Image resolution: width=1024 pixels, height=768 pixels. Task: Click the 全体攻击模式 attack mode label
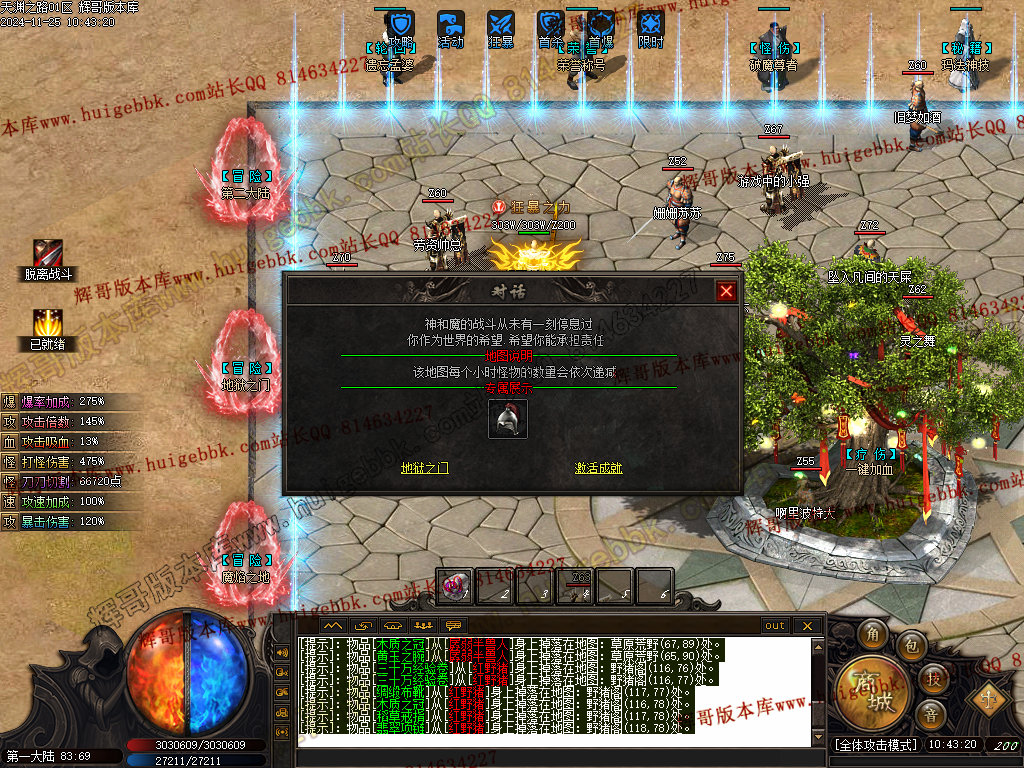[874, 745]
